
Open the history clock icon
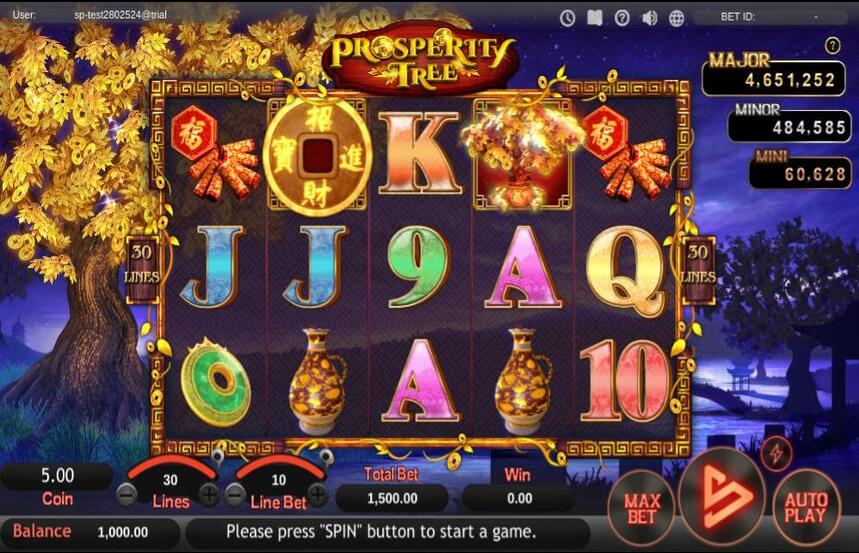tap(568, 17)
